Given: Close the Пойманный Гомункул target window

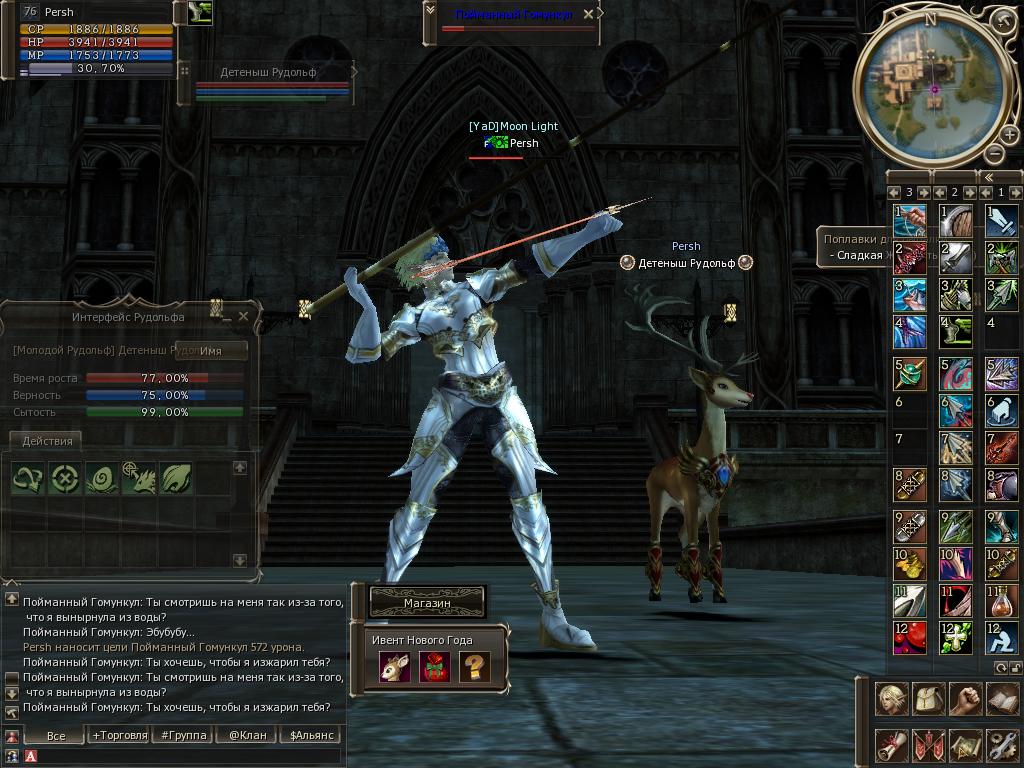Looking at the screenshot, I should tap(588, 14).
